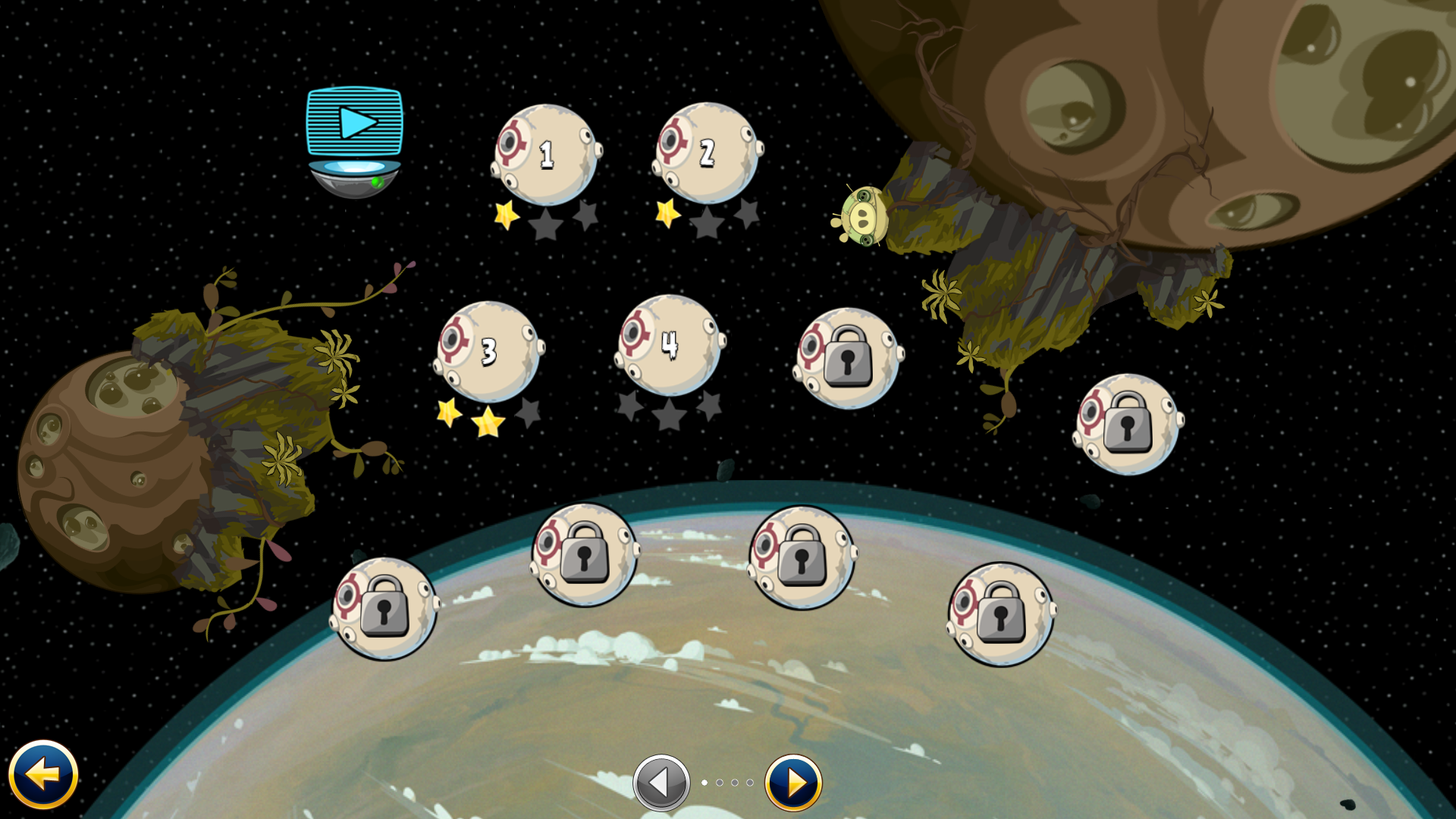
Task: Choose level 3 with two stars
Action: pyautogui.click(x=488, y=352)
